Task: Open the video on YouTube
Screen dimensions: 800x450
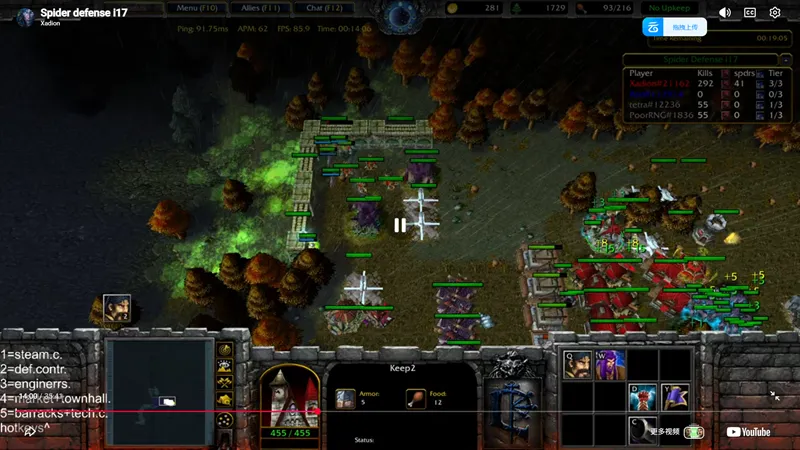Action: pos(748,432)
